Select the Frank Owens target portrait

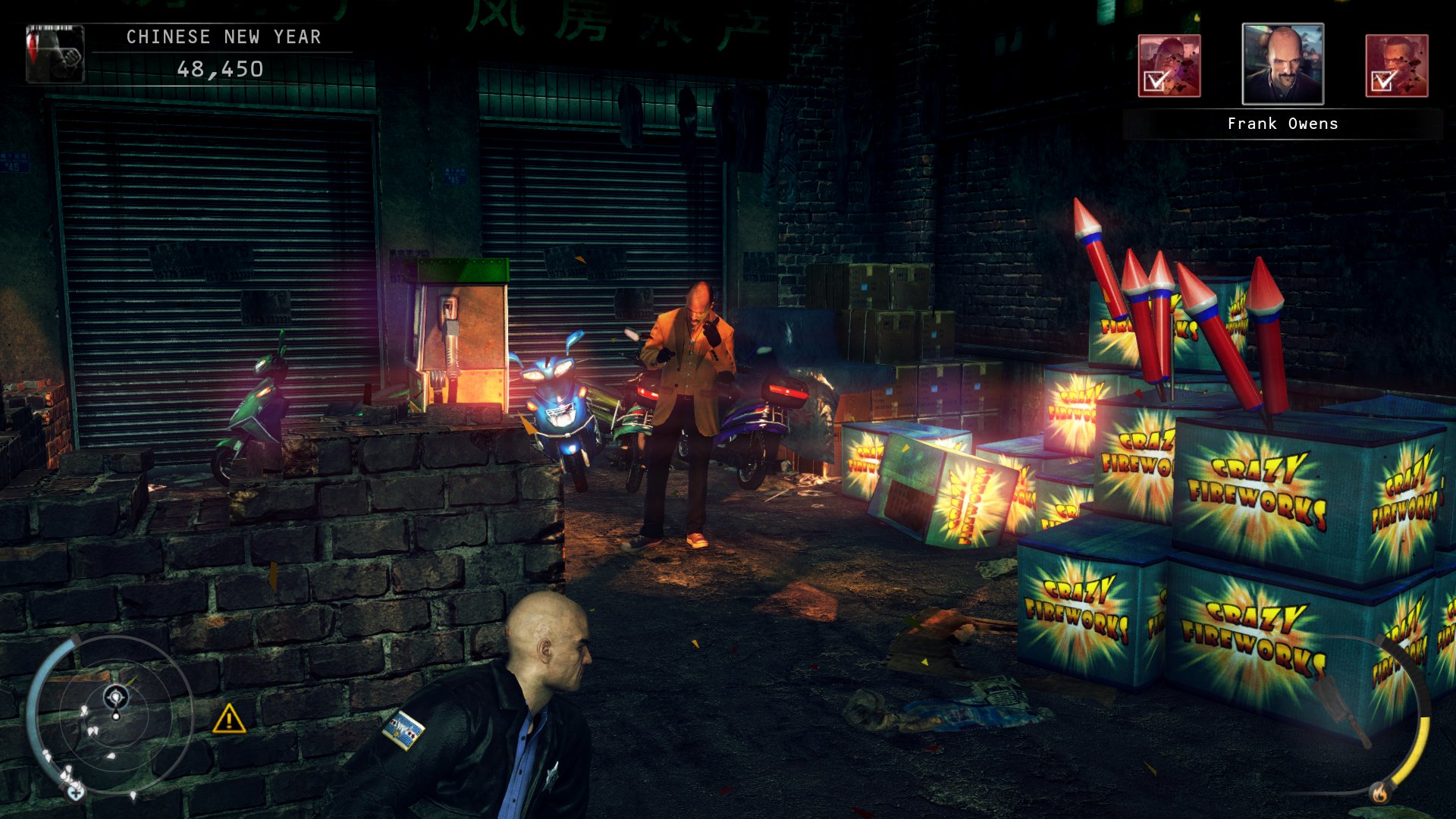1282,64
